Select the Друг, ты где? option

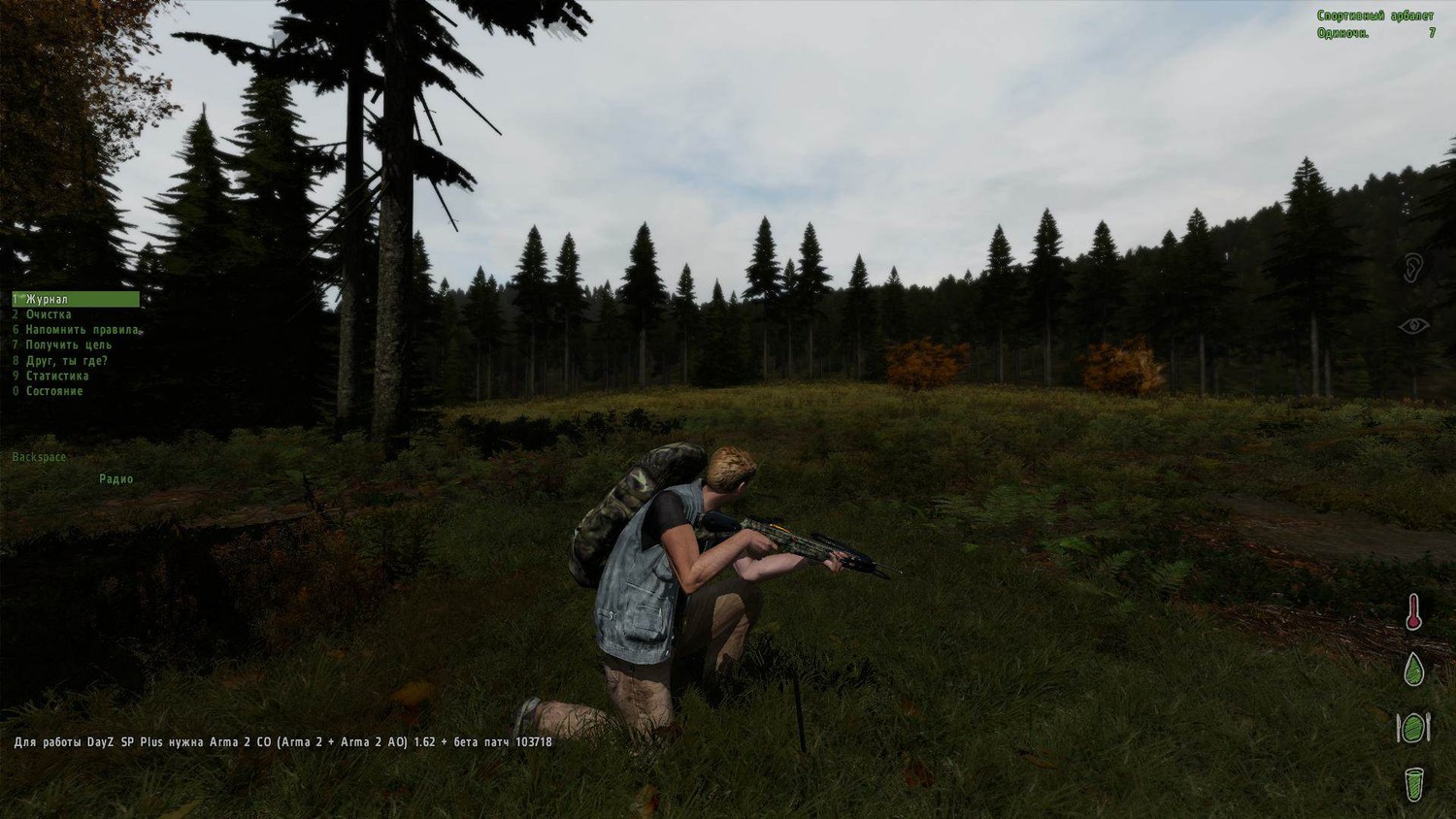click(x=66, y=361)
